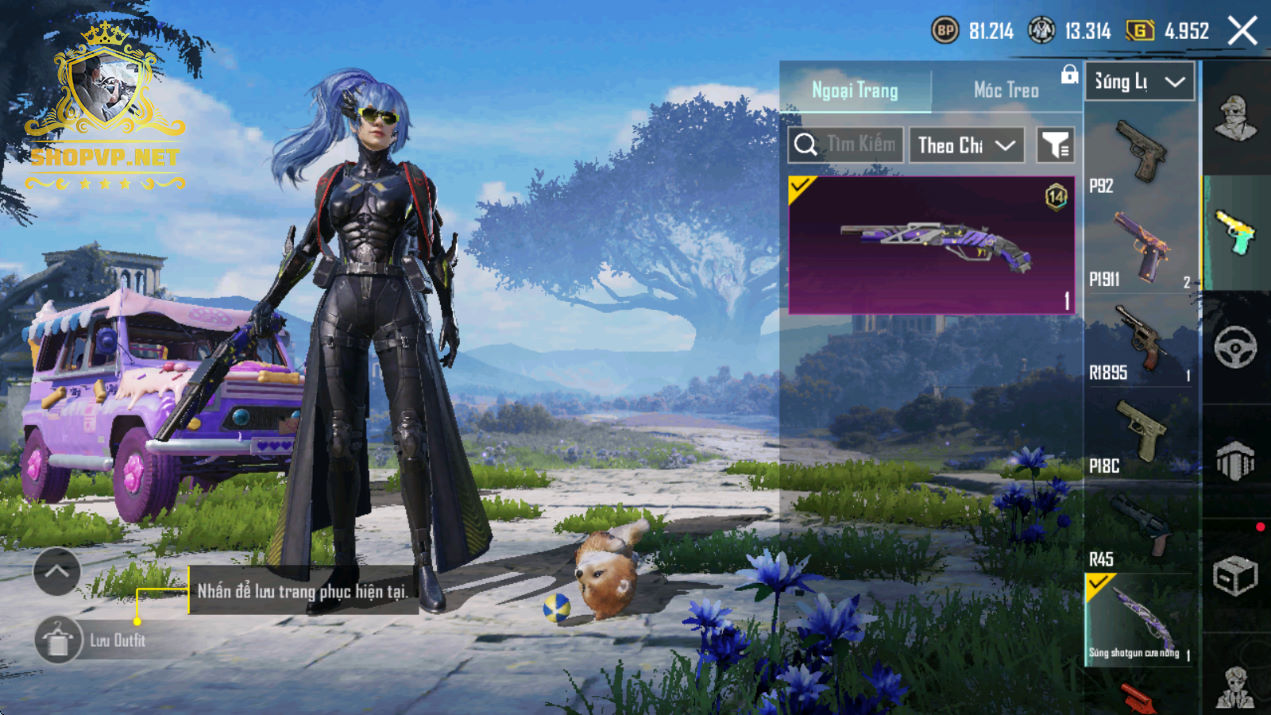Open the steering wheel vehicle category
The width and height of the screenshot is (1271, 715).
(x=1236, y=347)
